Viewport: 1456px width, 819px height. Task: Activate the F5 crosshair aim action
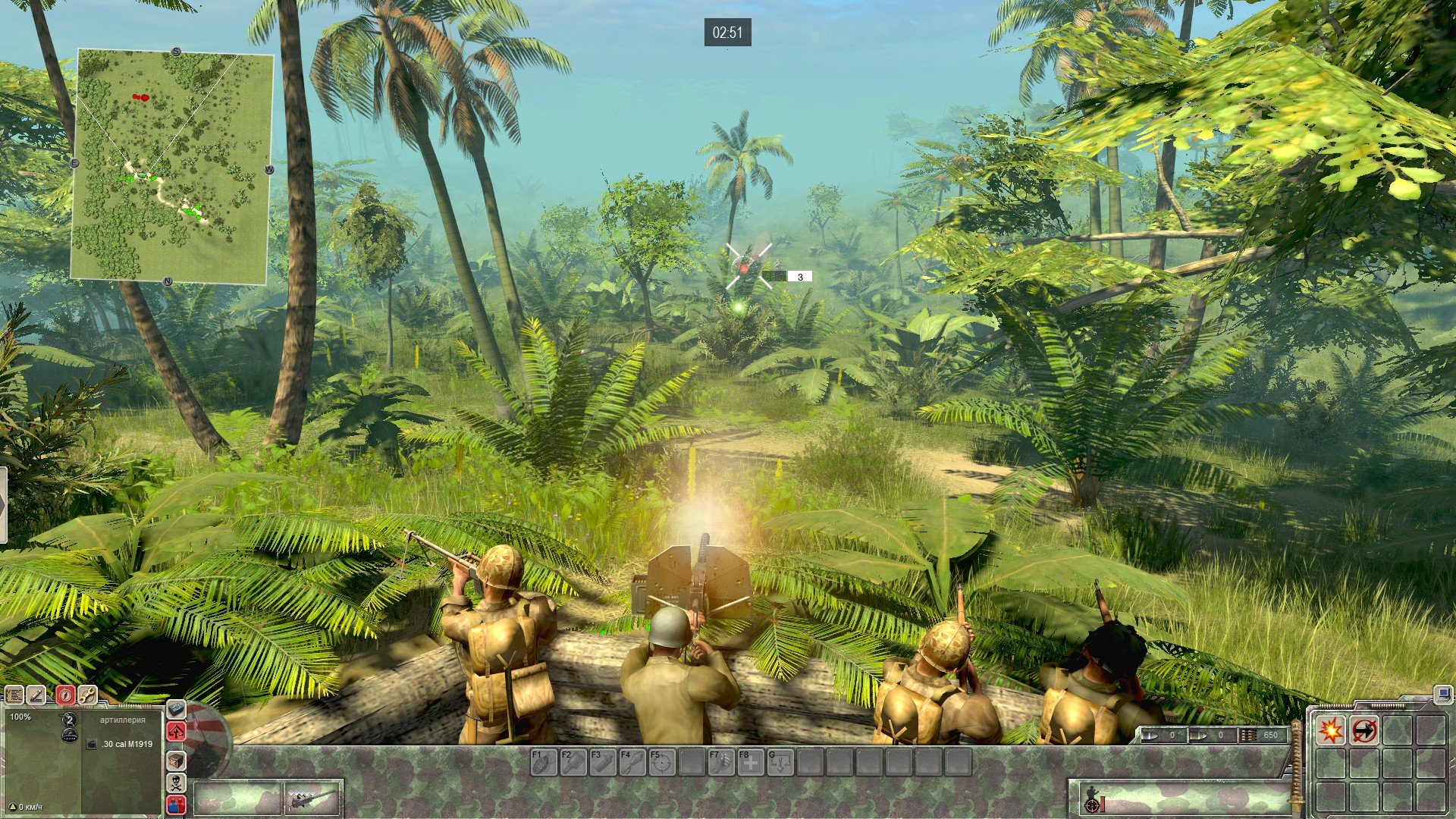tap(661, 762)
